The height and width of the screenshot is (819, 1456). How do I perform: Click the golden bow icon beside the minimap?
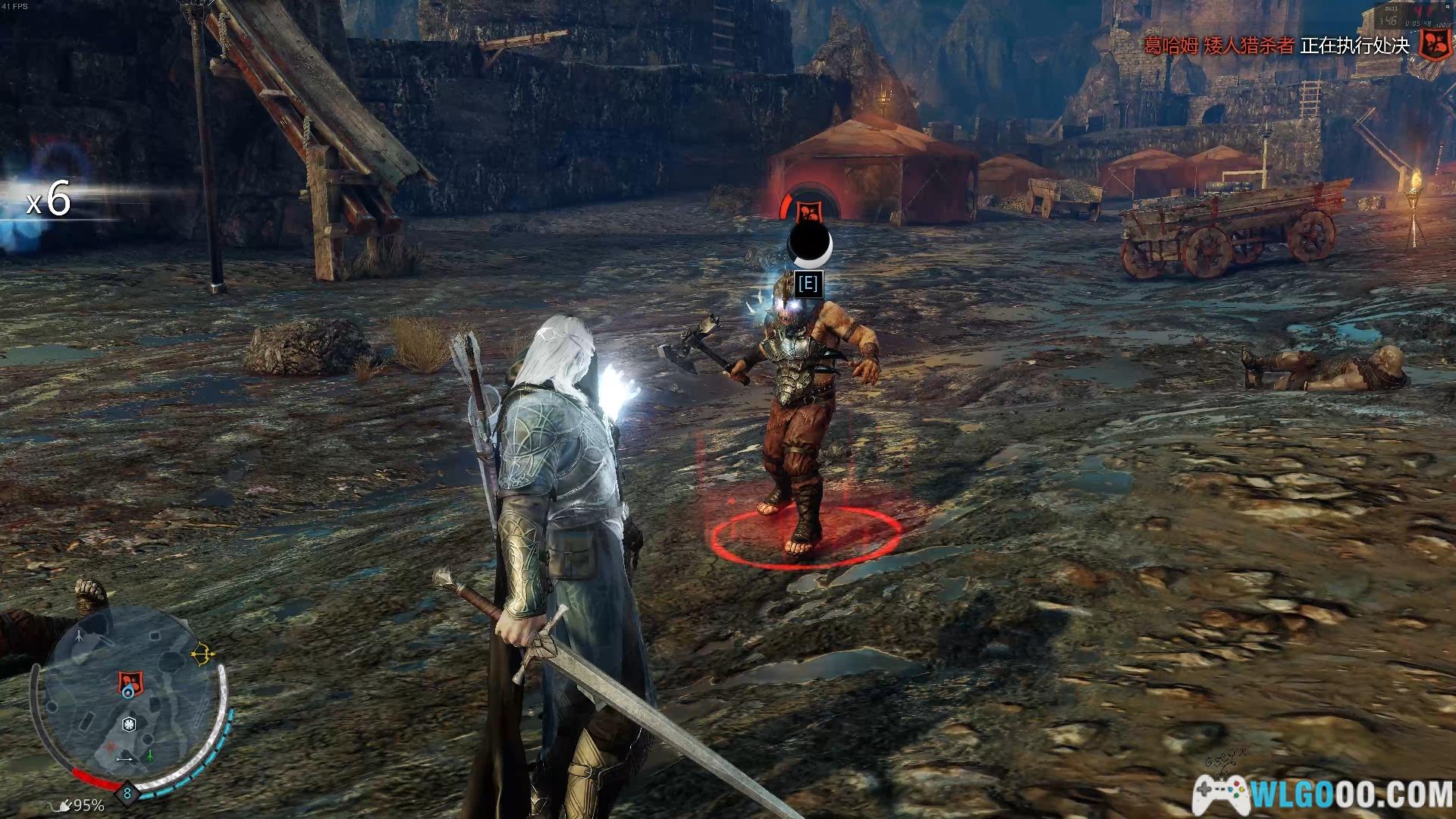202,654
